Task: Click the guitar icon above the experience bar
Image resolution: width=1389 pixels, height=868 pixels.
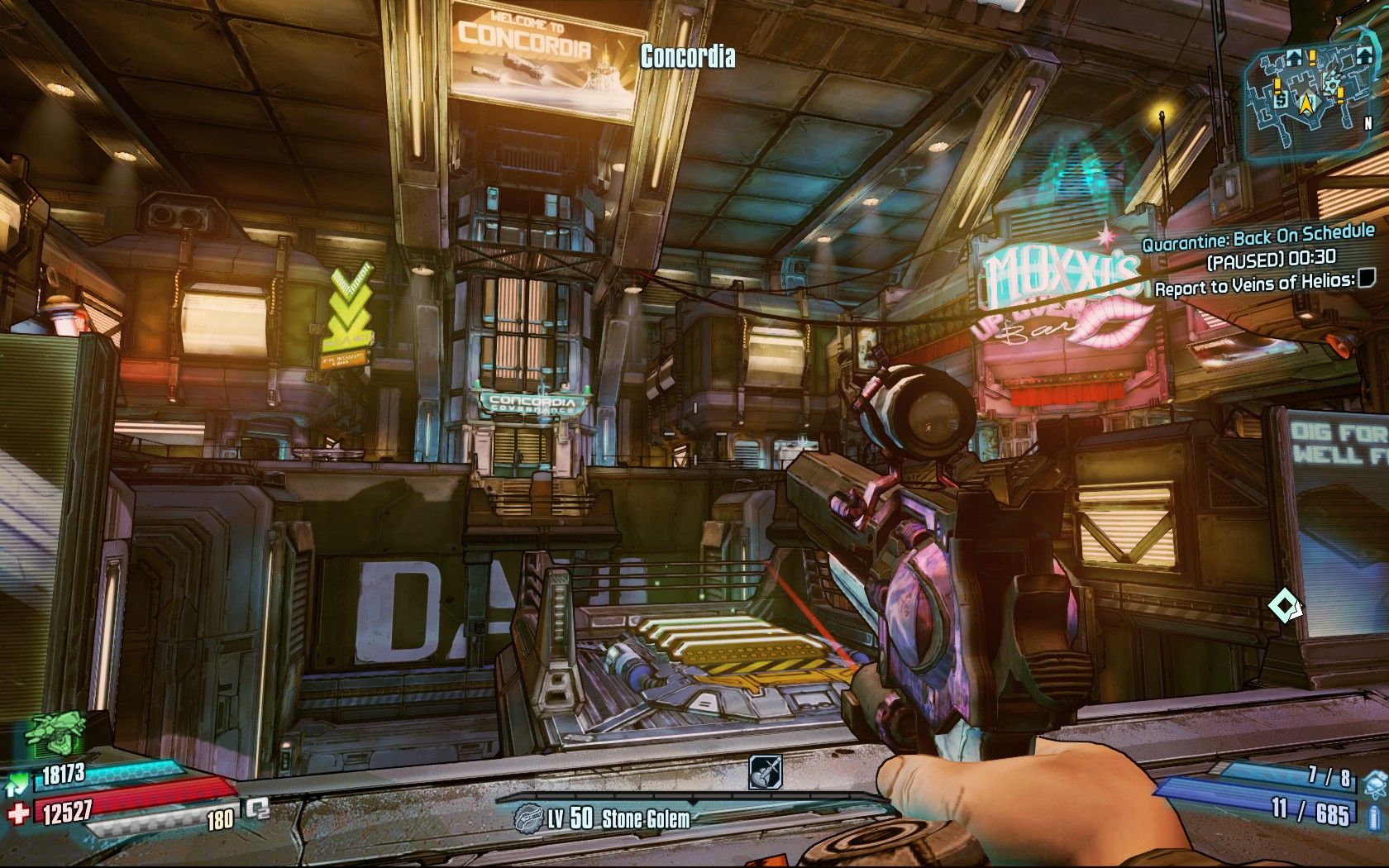Action: point(763,772)
